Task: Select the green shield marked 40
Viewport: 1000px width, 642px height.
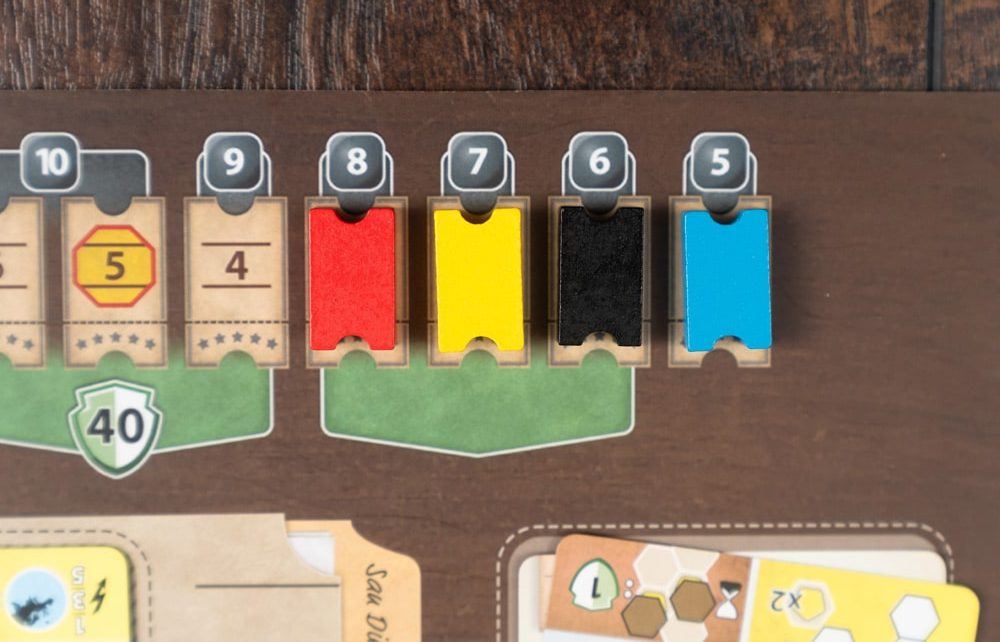Action: point(115,426)
